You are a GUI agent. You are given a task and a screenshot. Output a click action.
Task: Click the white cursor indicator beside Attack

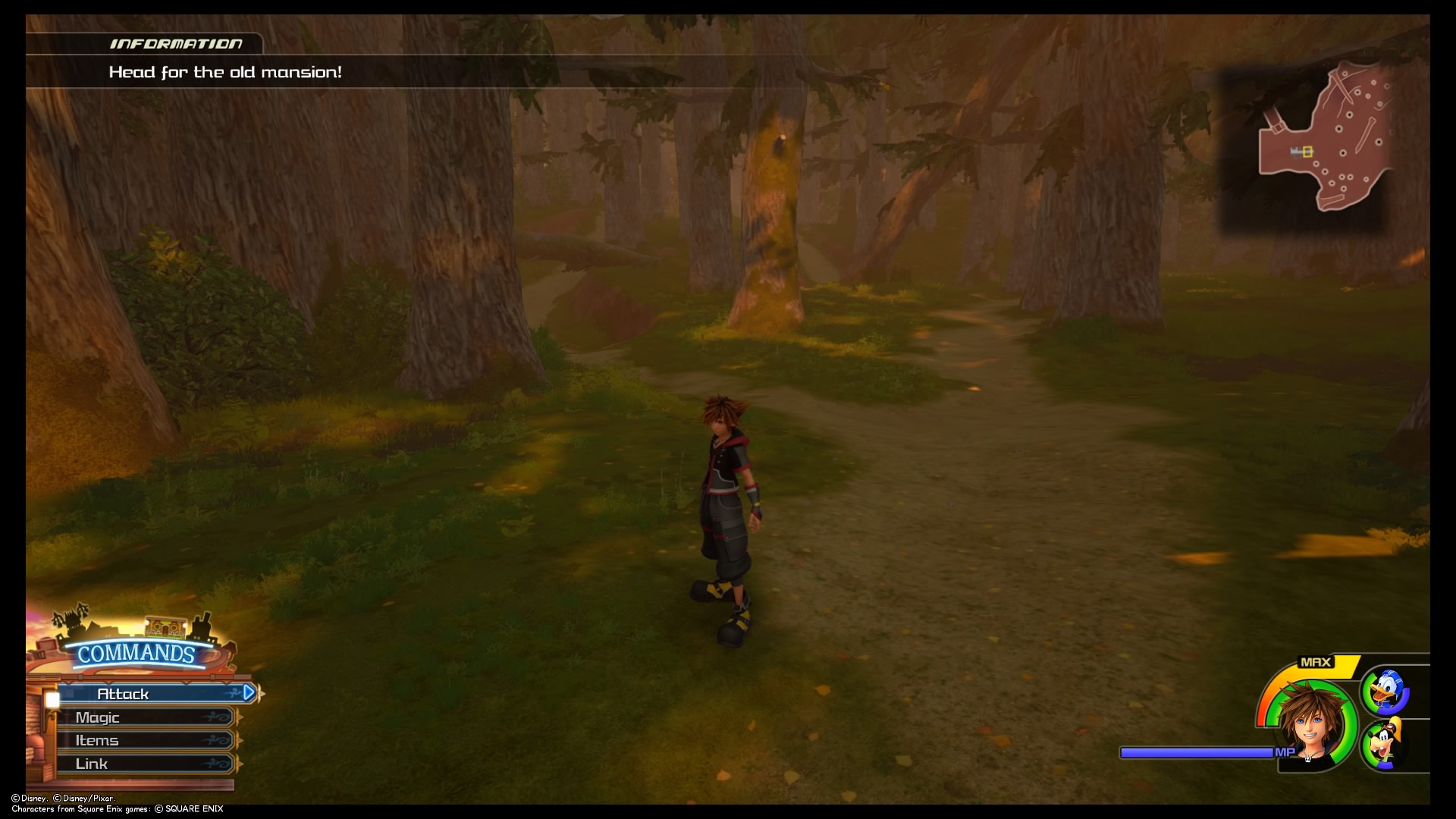point(52,699)
